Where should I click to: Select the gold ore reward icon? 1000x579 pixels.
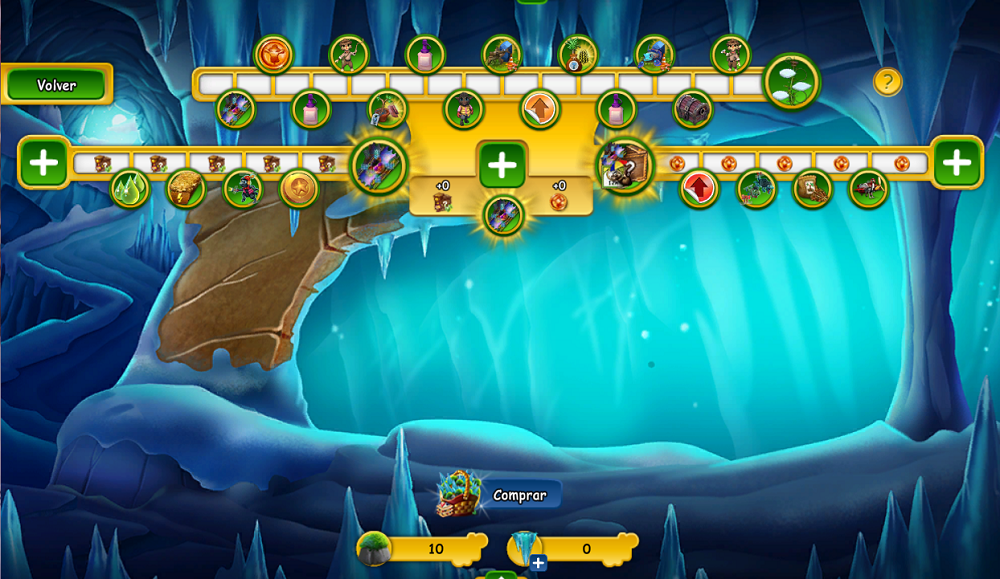coord(186,188)
